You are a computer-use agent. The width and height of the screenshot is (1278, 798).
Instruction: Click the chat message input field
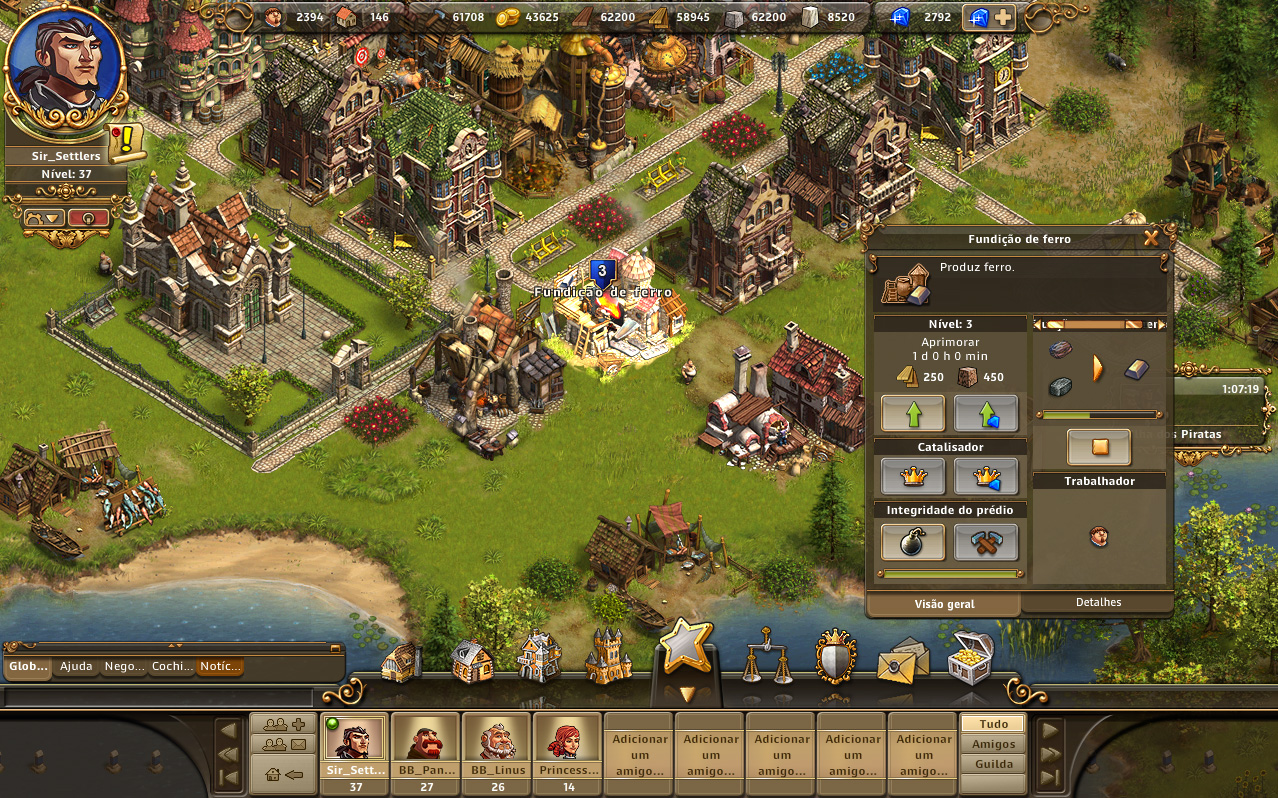pos(160,697)
